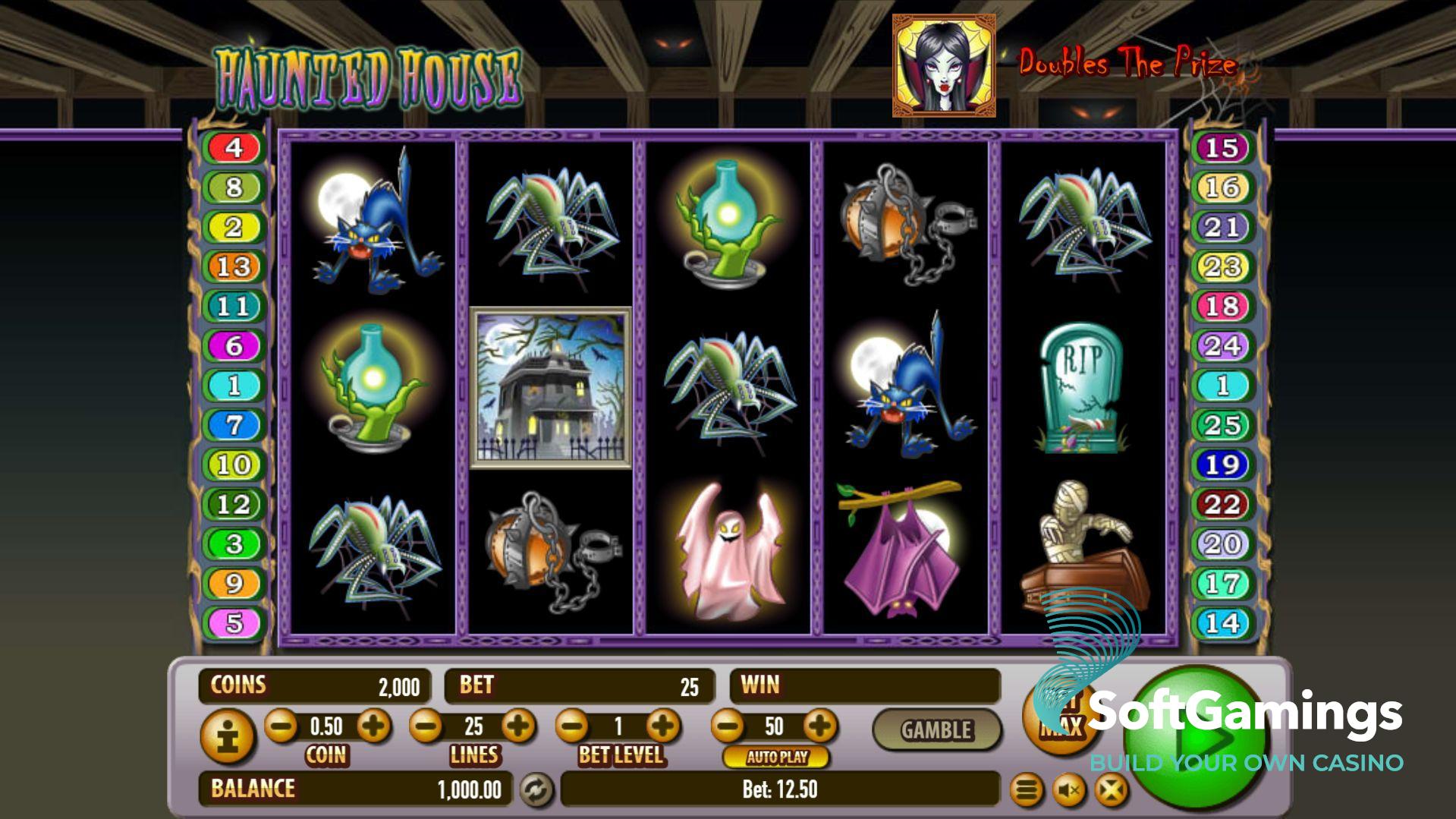Start Auto Play
This screenshot has width=1456, height=819.
(776, 757)
